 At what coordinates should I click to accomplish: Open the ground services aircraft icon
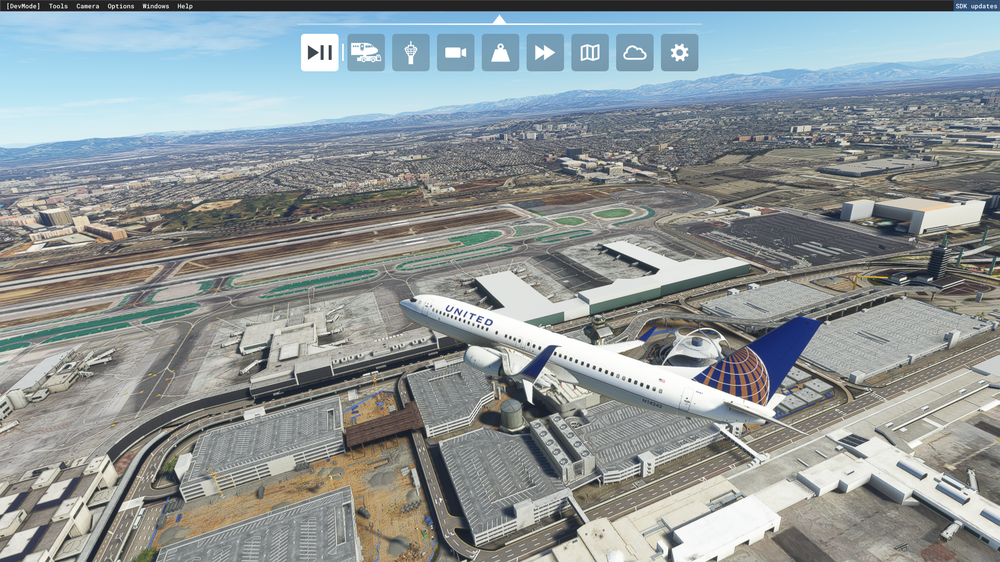(366, 53)
